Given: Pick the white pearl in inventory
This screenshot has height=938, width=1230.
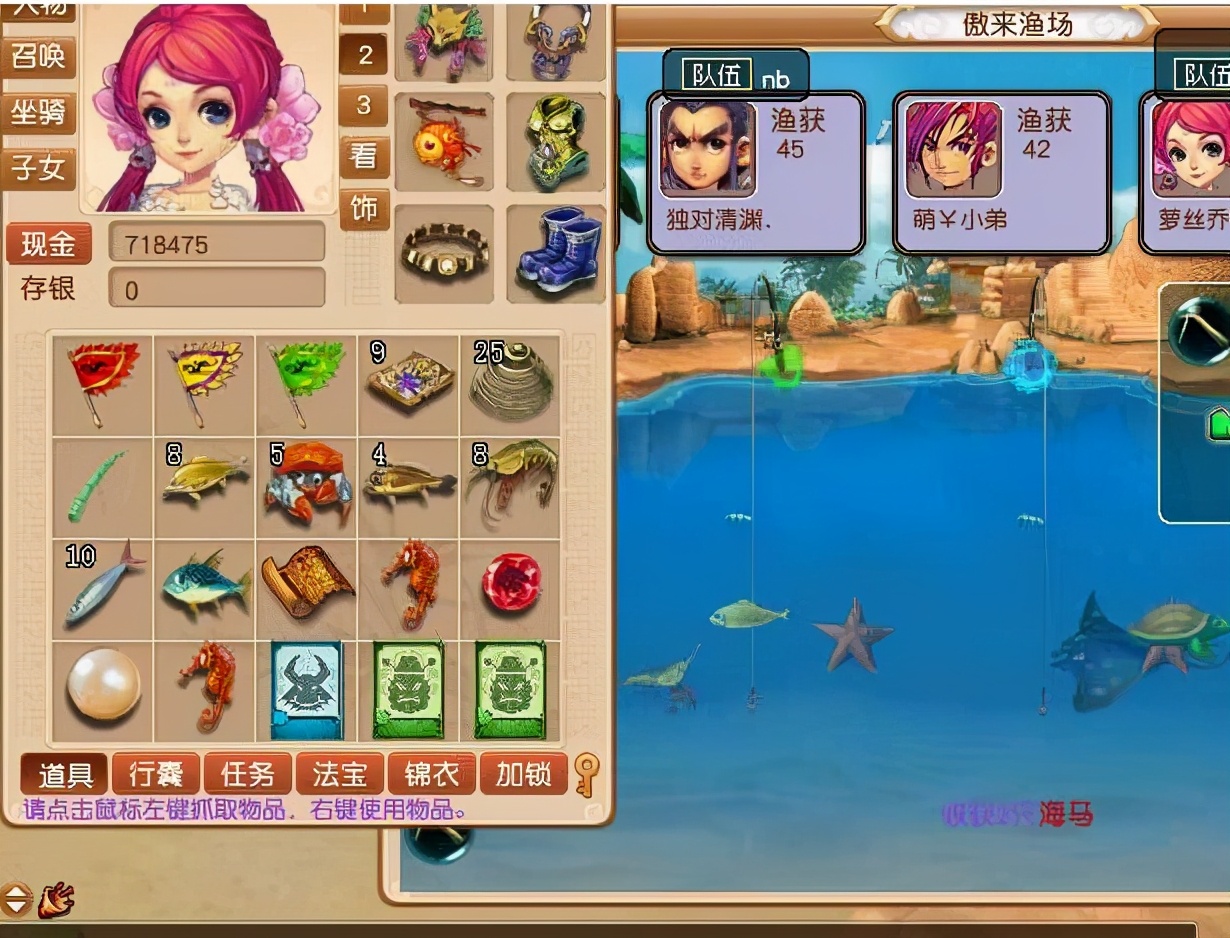Looking at the screenshot, I should click(103, 688).
